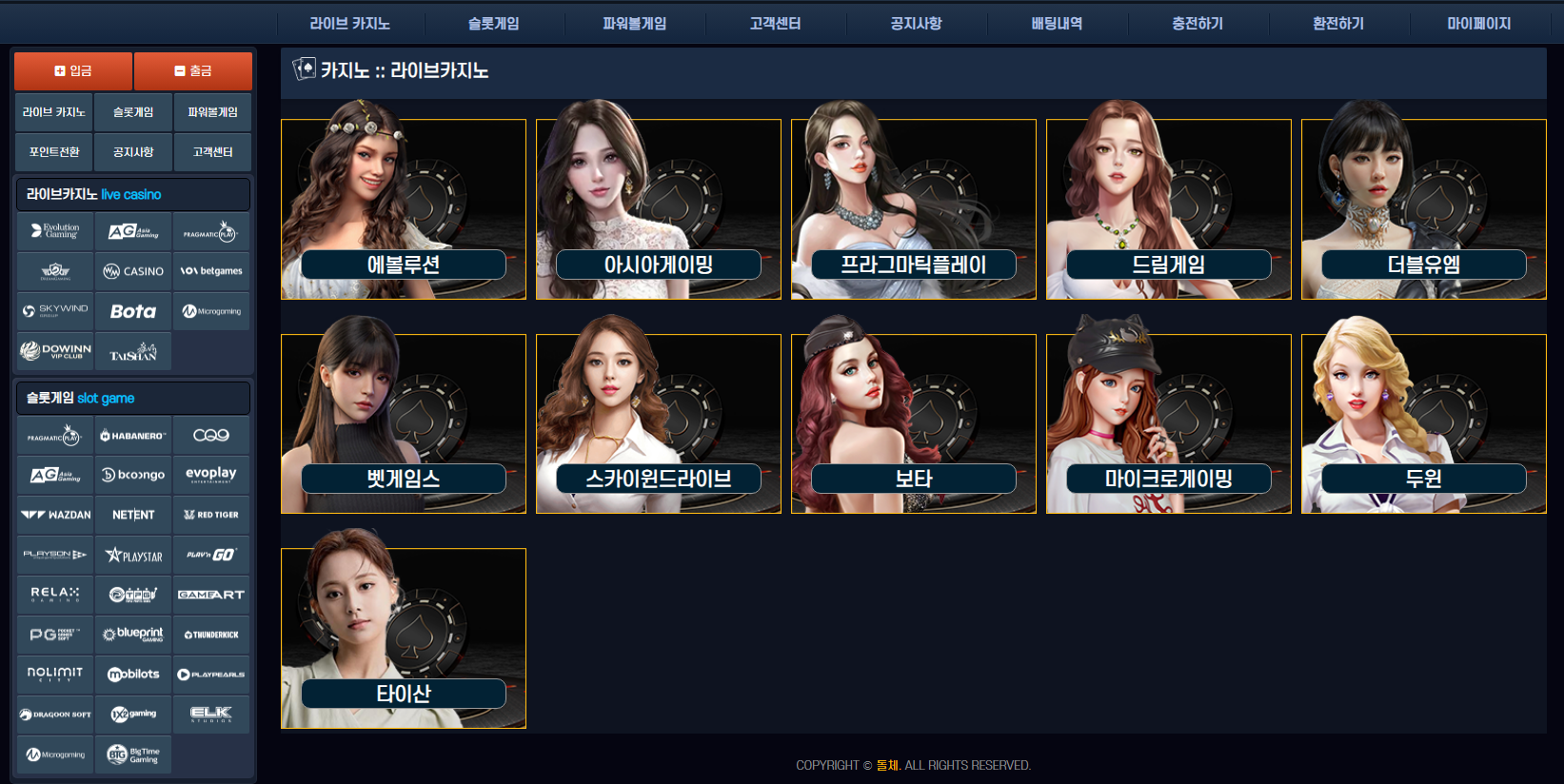
Task: Open the 타이산 casino tile
Action: click(x=404, y=638)
